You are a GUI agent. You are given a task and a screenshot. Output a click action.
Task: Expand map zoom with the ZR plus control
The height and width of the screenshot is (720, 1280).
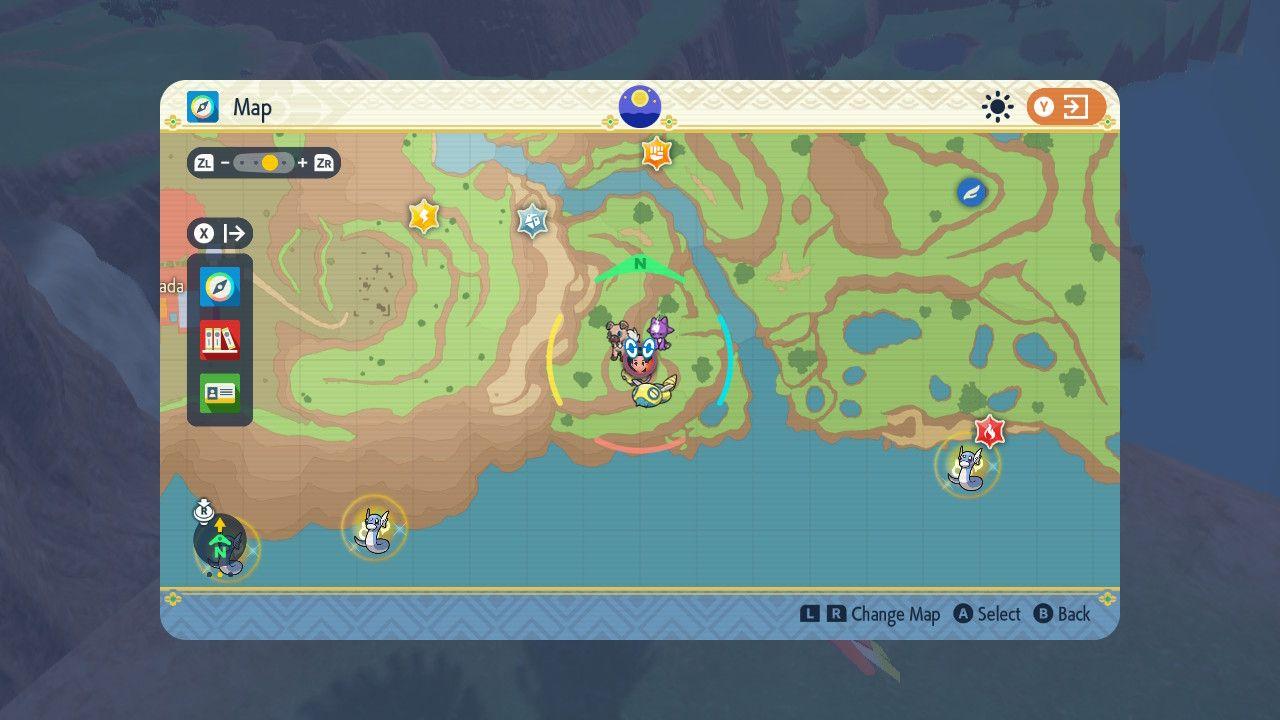pyautogui.click(x=323, y=162)
